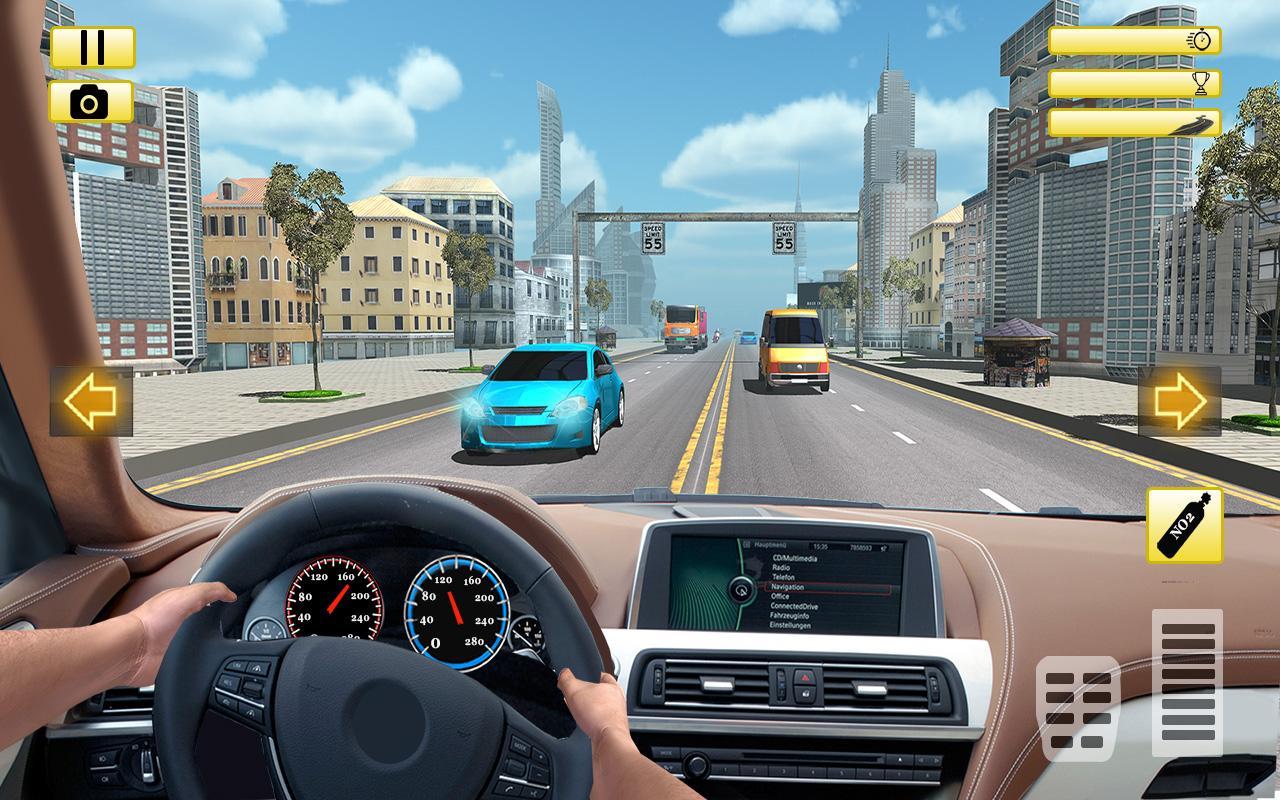Pause the game with the pause icon
This screenshot has width=1280, height=800.
(x=92, y=45)
